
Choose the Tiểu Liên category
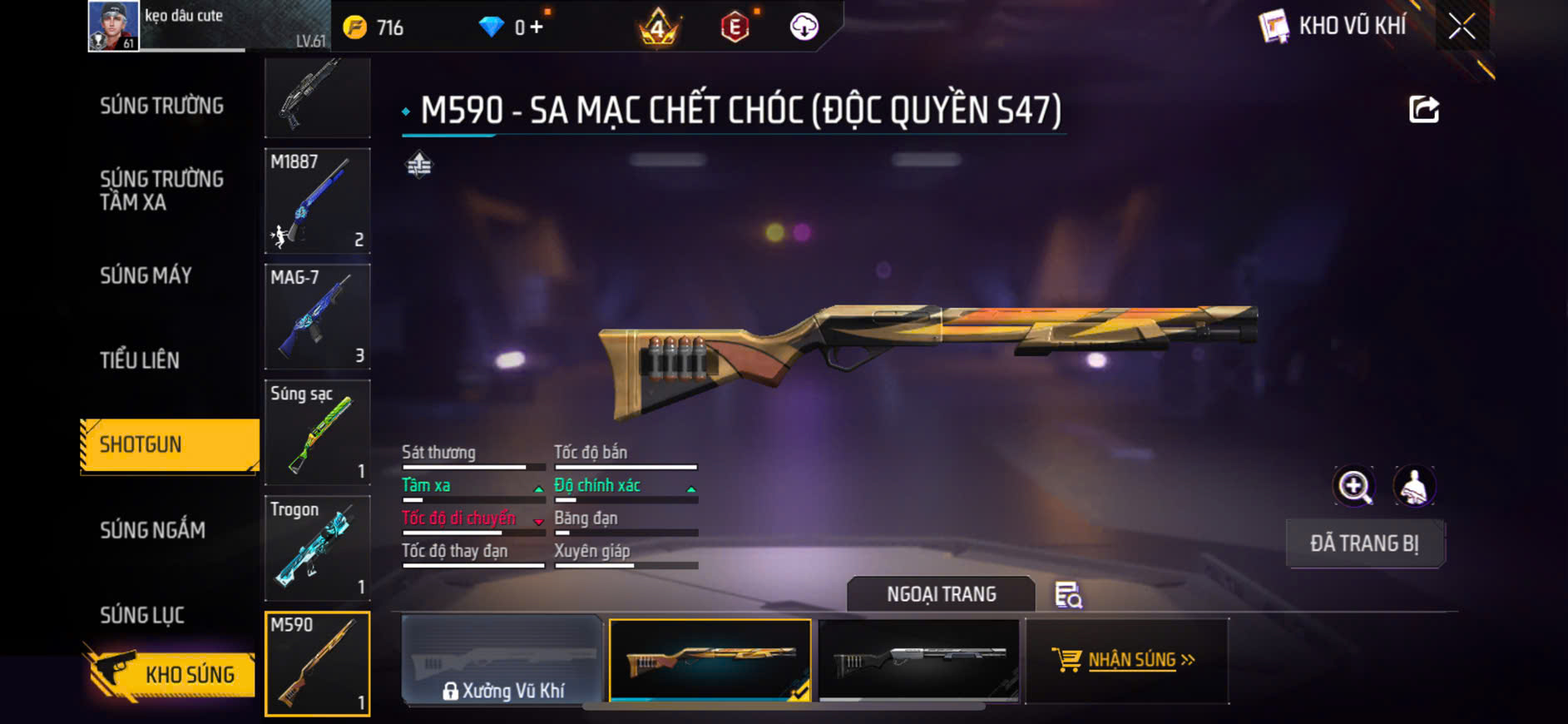click(x=140, y=360)
